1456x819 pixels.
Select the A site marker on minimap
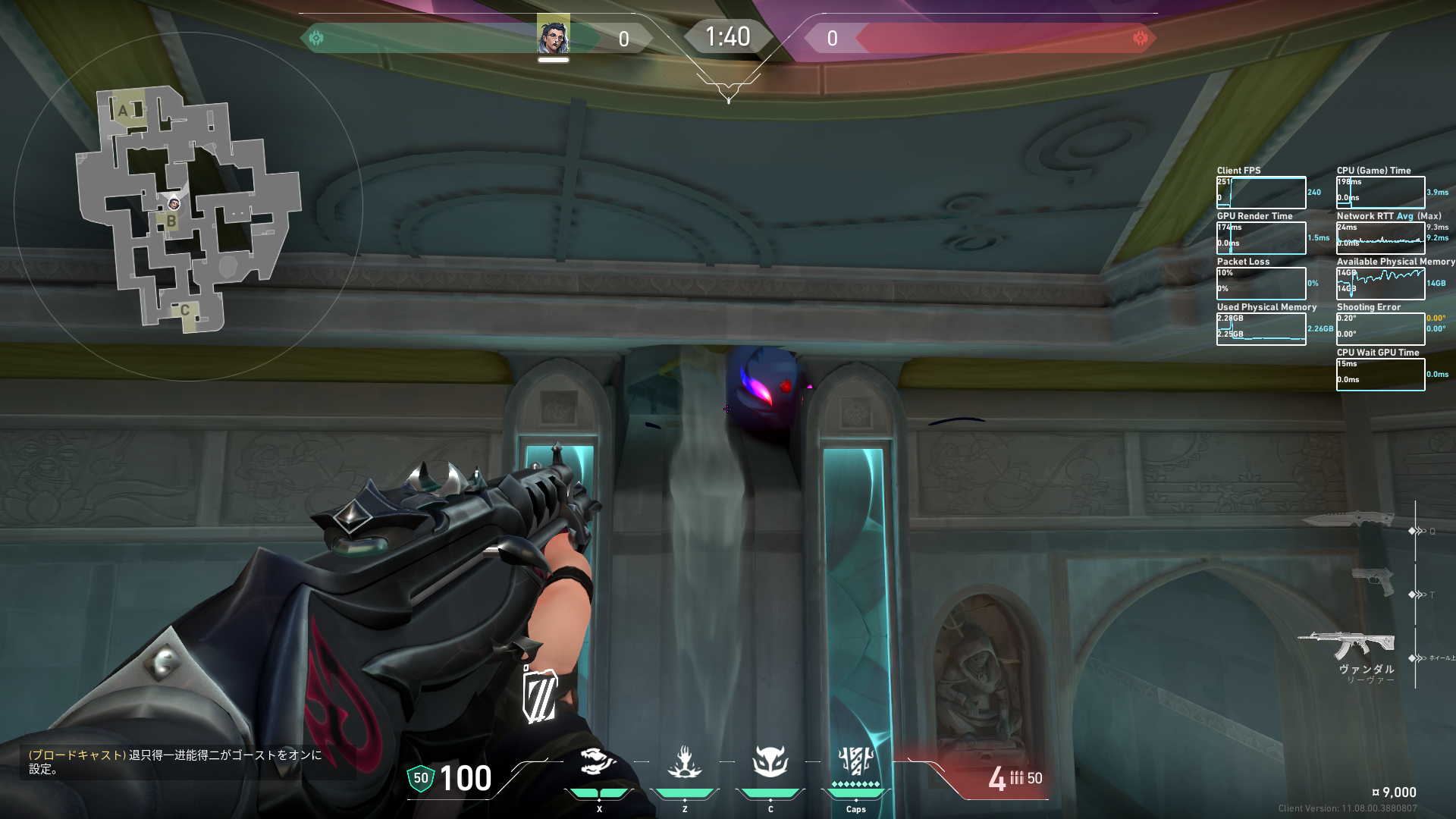[x=124, y=111]
